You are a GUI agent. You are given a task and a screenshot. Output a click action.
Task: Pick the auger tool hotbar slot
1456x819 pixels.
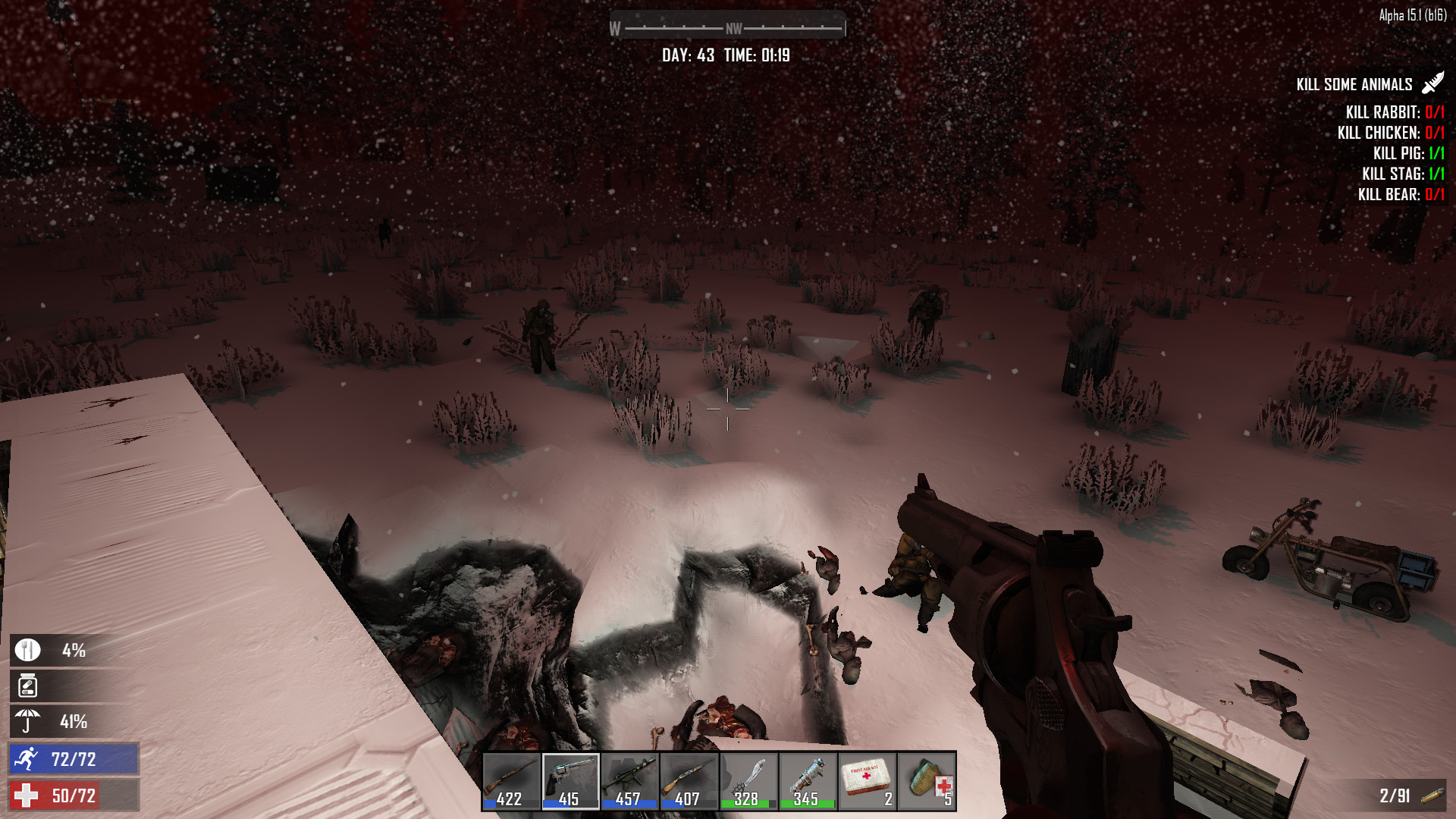(x=808, y=781)
